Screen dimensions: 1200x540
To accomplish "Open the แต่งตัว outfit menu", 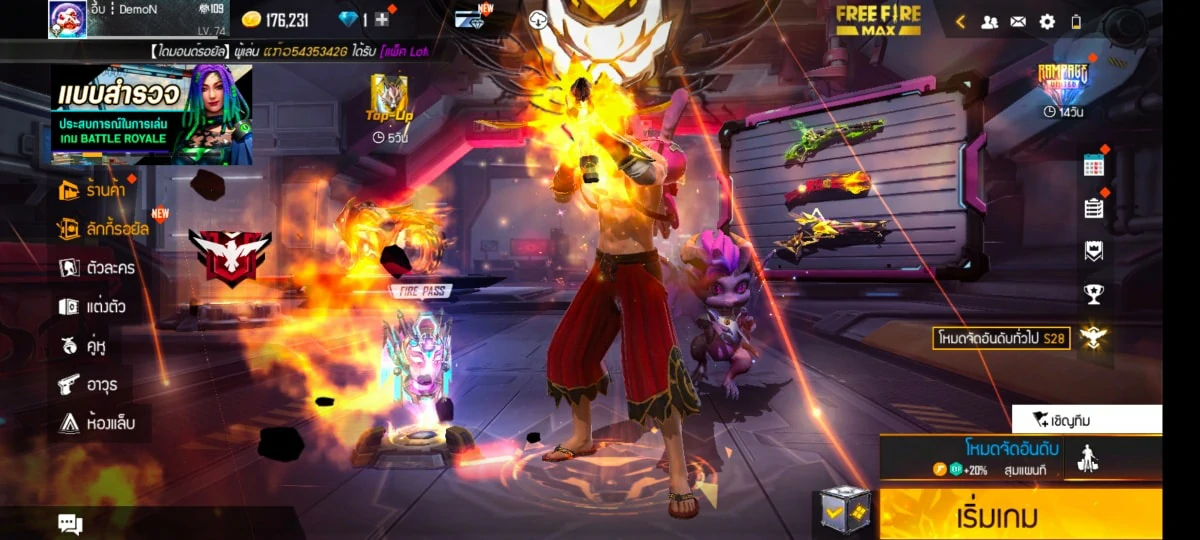I will coord(92,307).
